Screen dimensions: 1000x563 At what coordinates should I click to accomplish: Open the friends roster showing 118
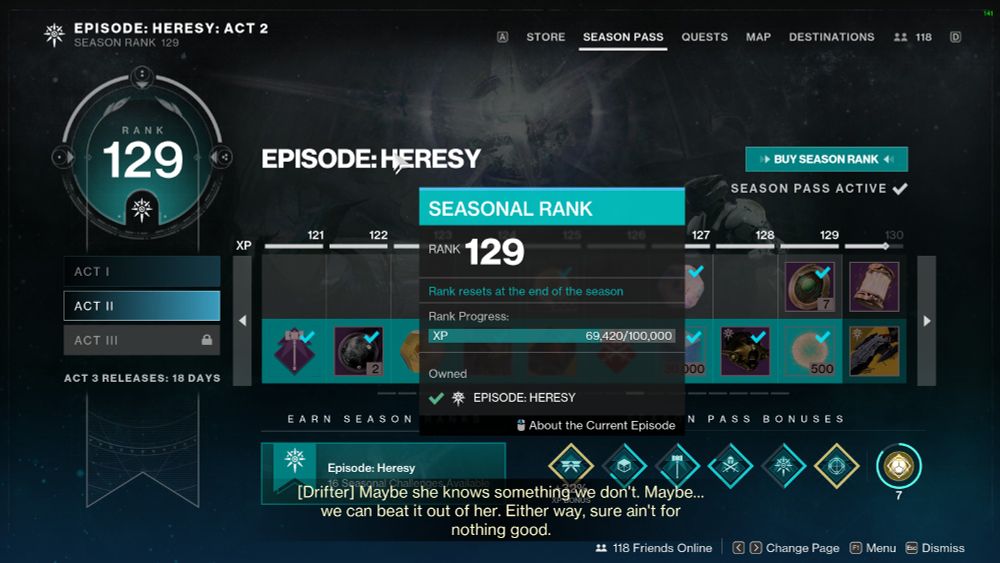click(913, 37)
